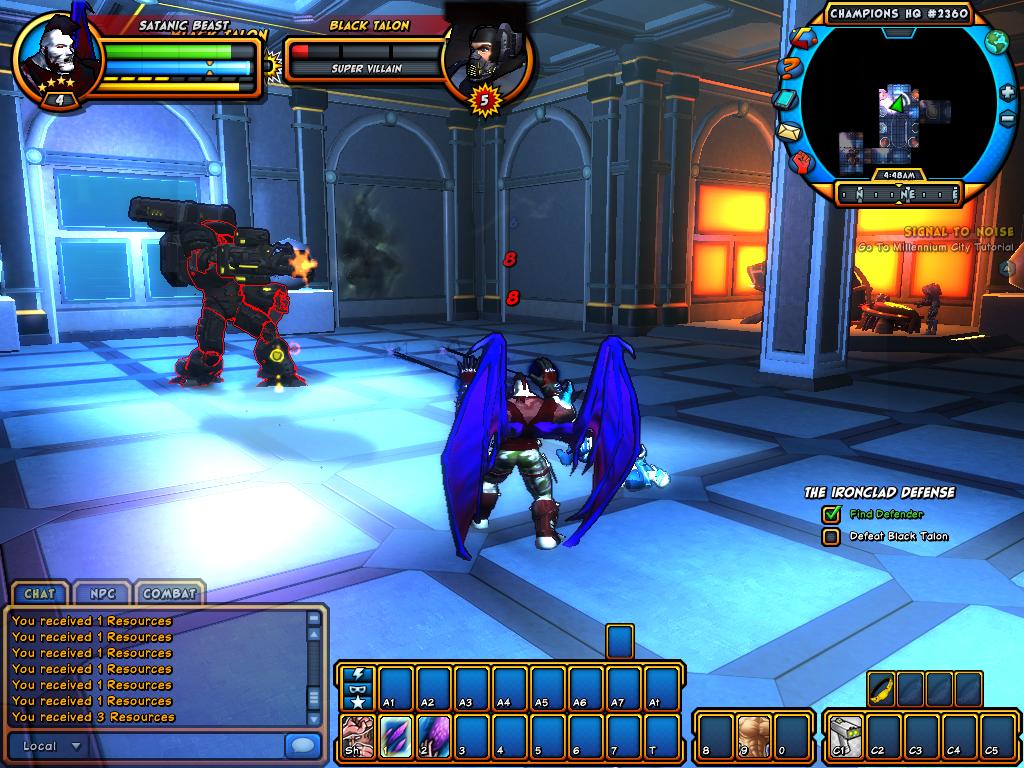Open the world map globe icon

[996, 42]
